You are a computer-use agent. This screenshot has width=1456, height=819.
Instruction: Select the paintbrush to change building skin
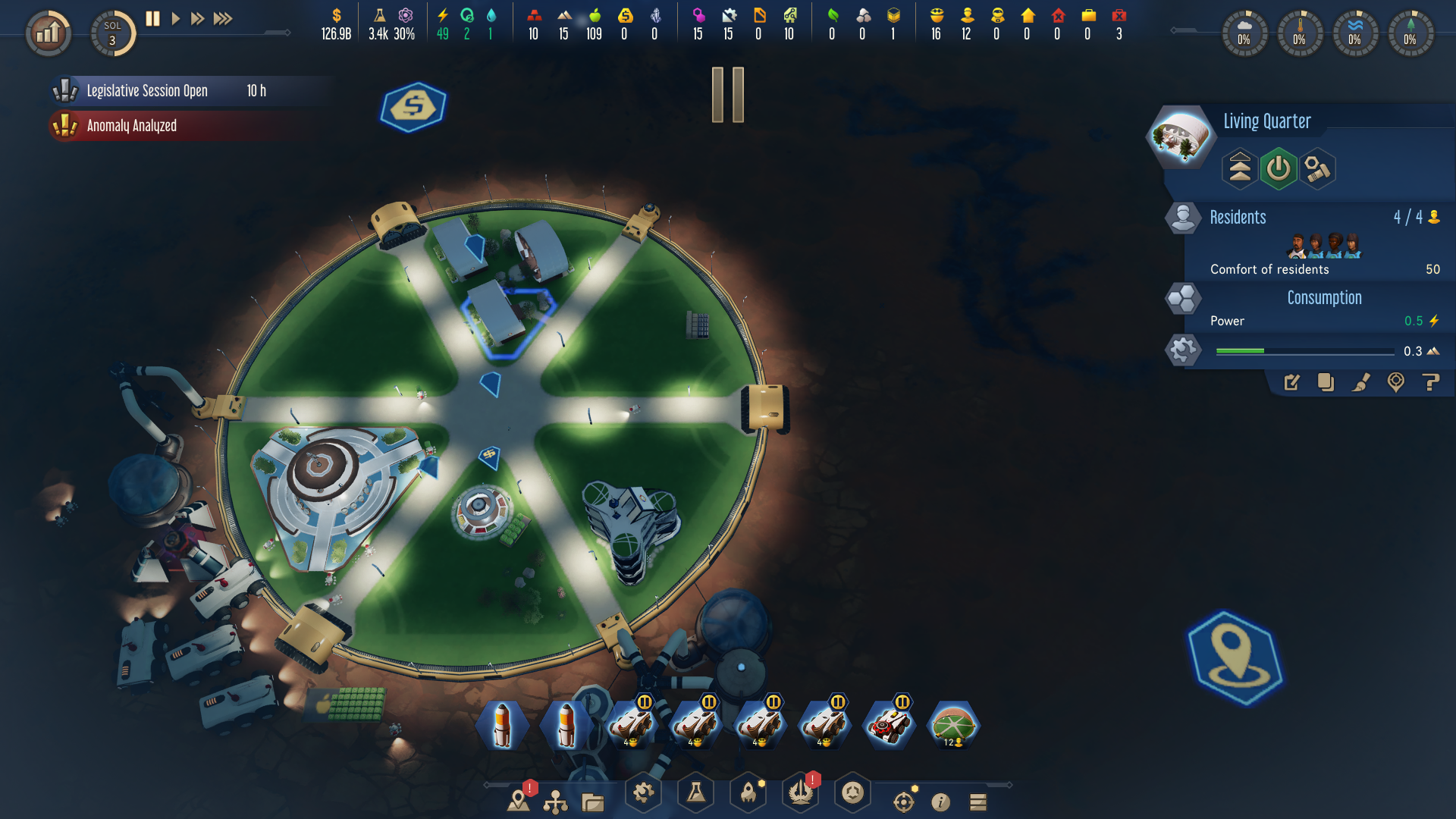tap(1360, 384)
